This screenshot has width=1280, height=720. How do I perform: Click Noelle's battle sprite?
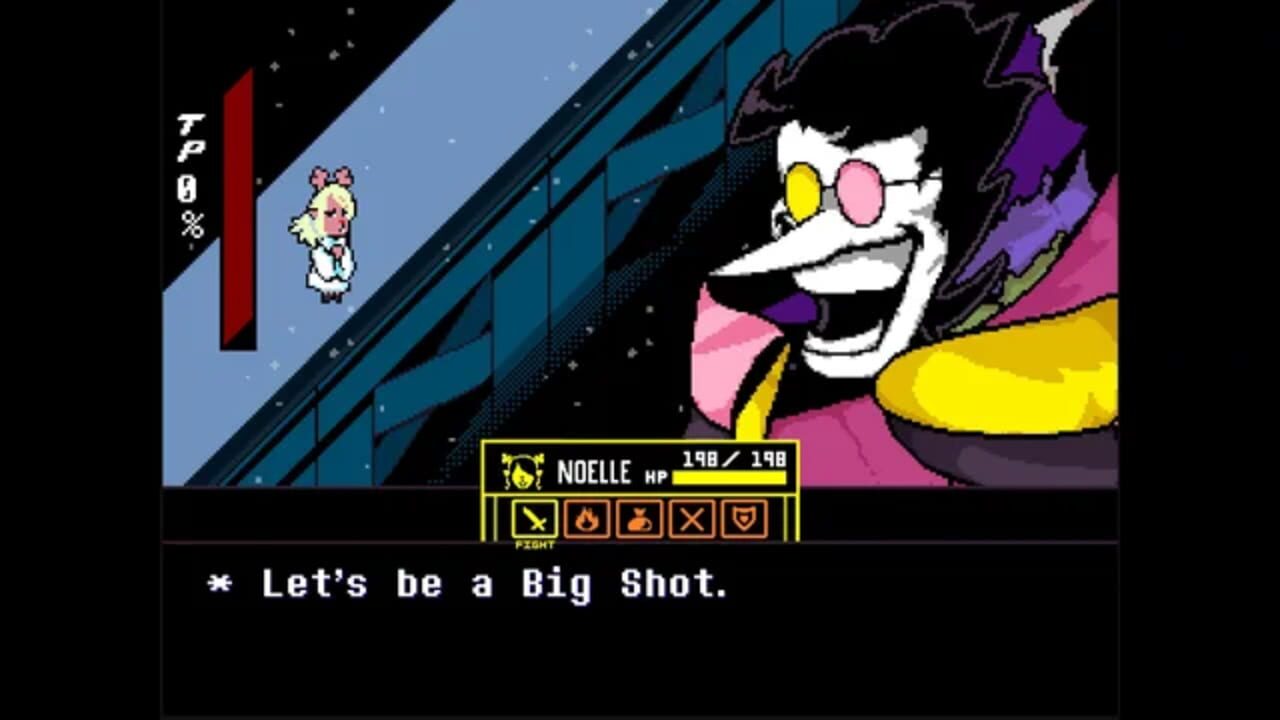click(331, 232)
